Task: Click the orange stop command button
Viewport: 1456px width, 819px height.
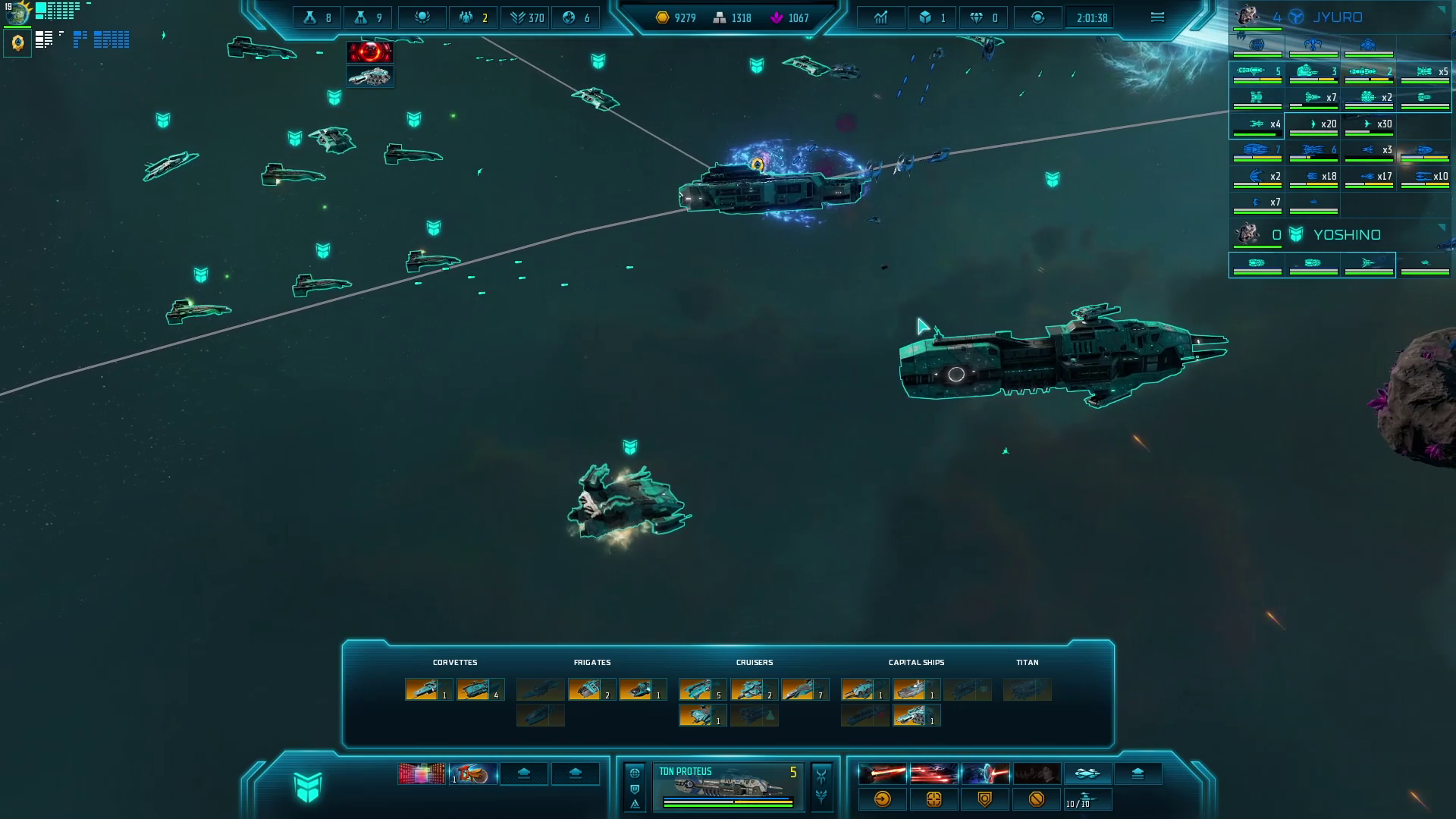Action: tap(1037, 799)
